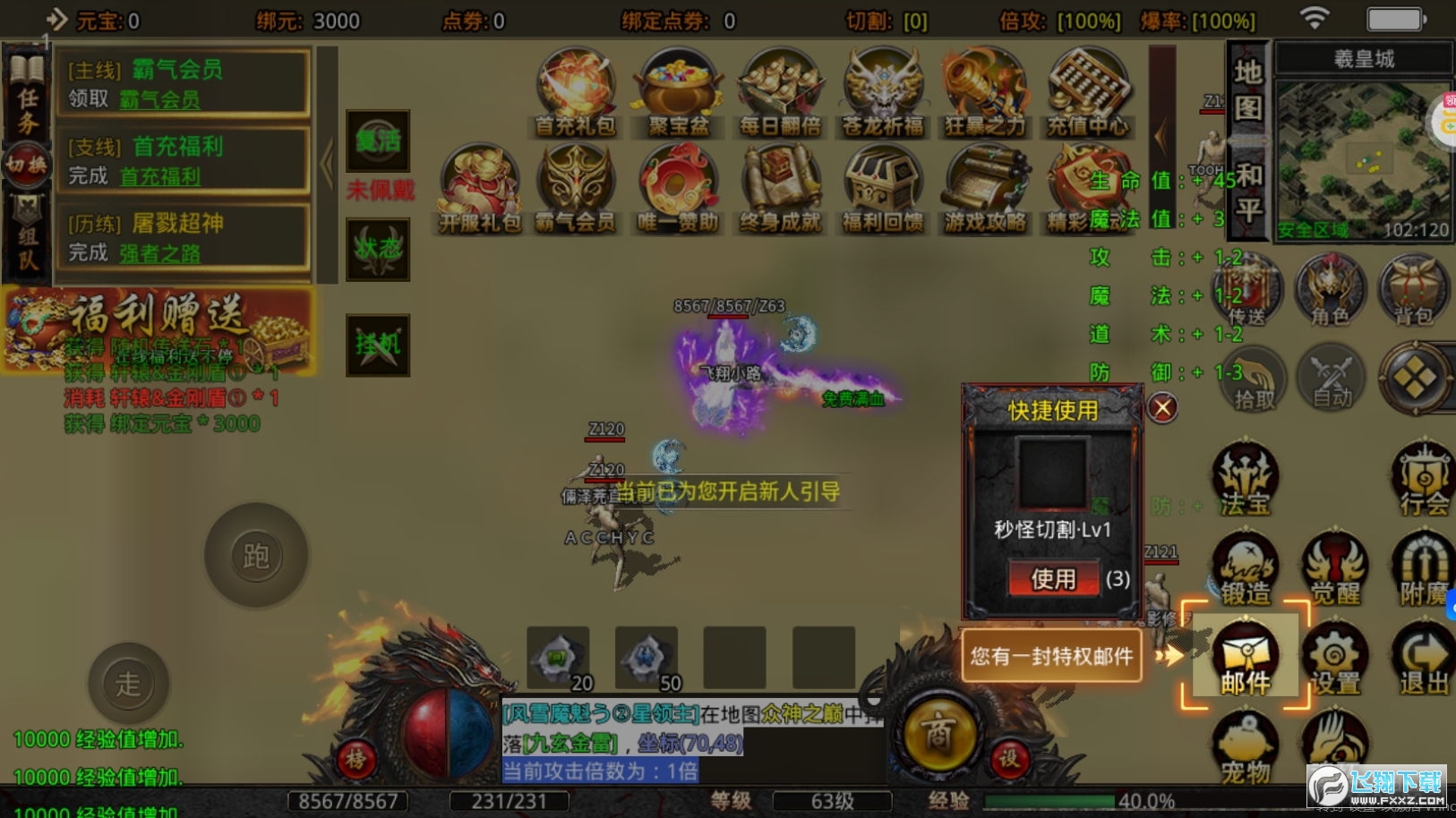Image resolution: width=1456 pixels, height=818 pixels.
Task: Open the 宠物 pet panel
Action: [x=1245, y=747]
